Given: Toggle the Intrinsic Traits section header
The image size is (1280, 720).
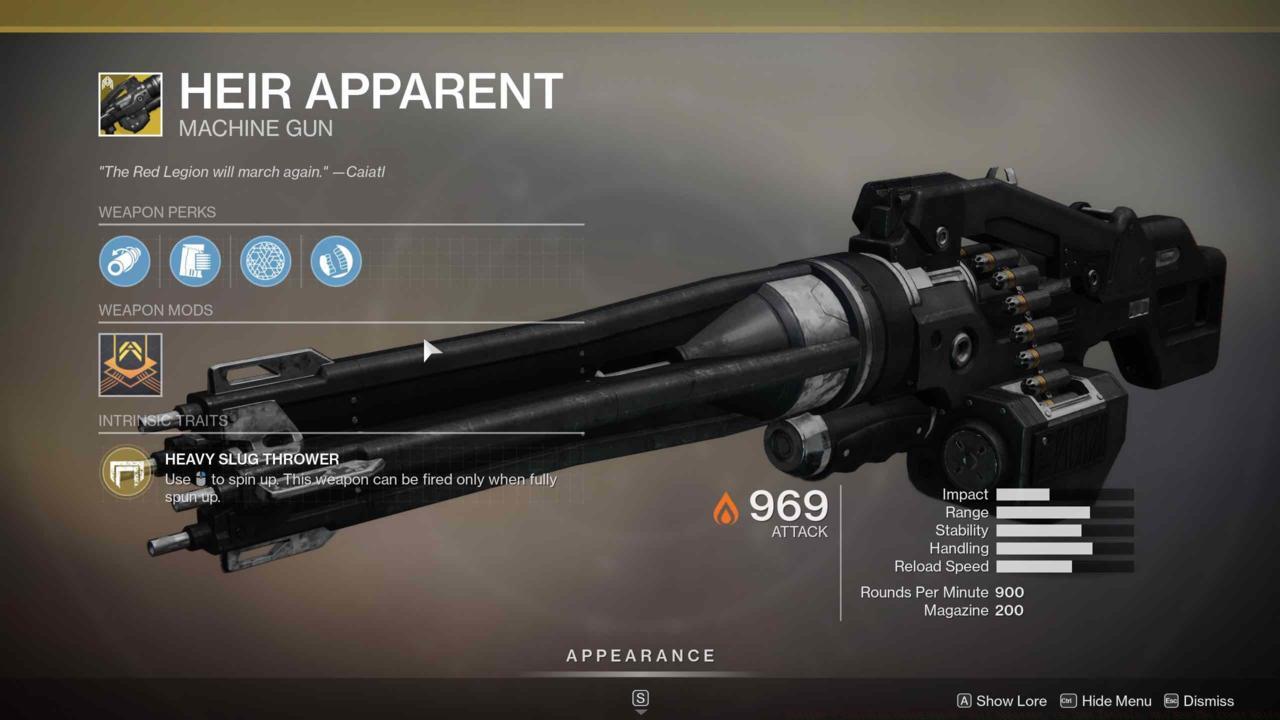Looking at the screenshot, I should (x=162, y=421).
